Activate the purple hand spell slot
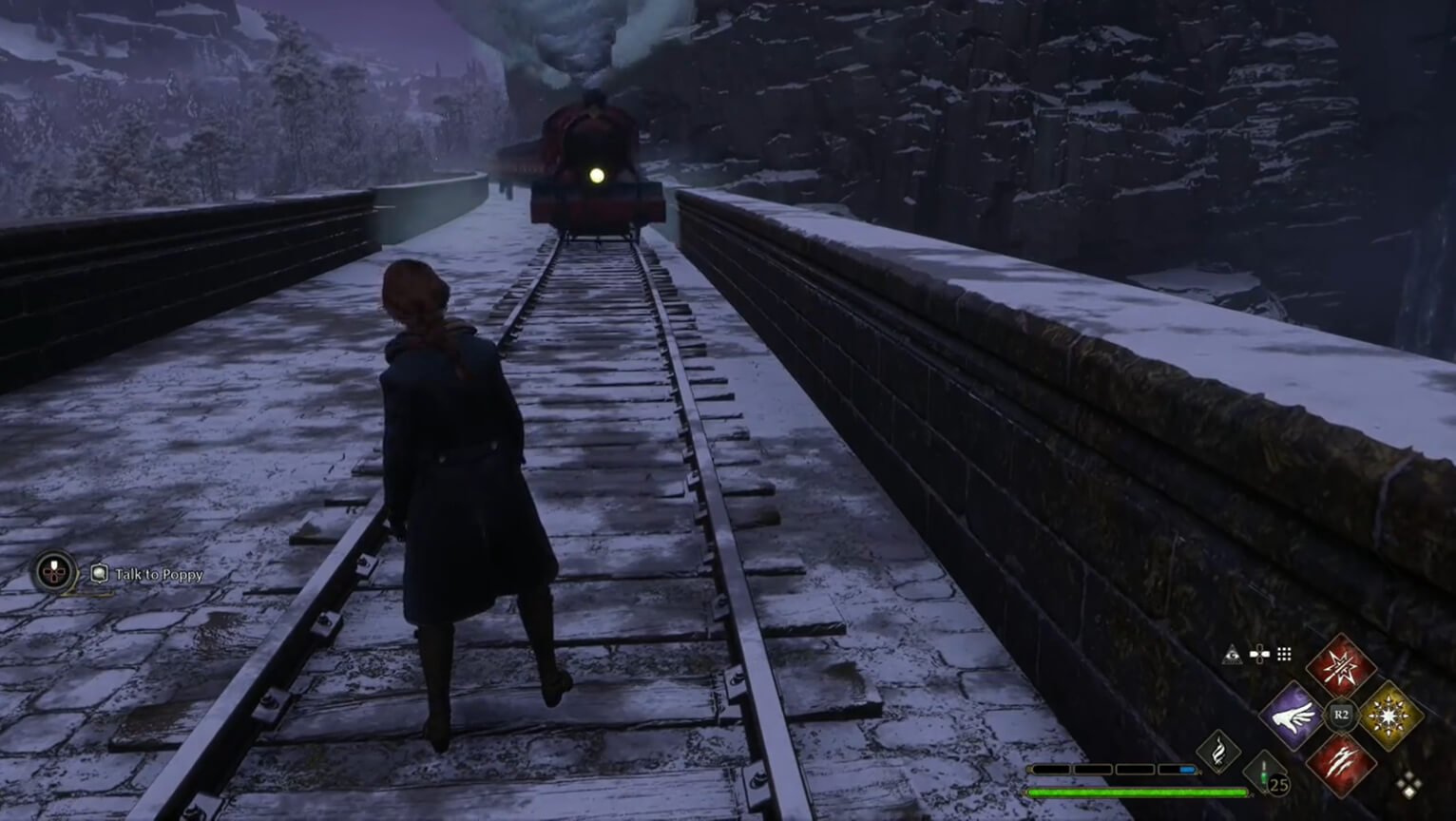The height and width of the screenshot is (821, 1456). click(1293, 716)
